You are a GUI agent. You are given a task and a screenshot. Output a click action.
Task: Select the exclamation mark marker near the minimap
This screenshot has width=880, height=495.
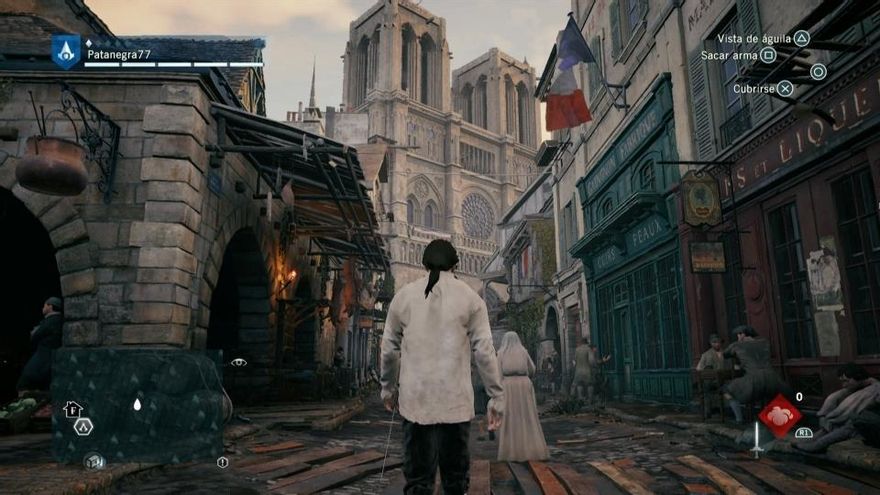[x=222, y=462]
